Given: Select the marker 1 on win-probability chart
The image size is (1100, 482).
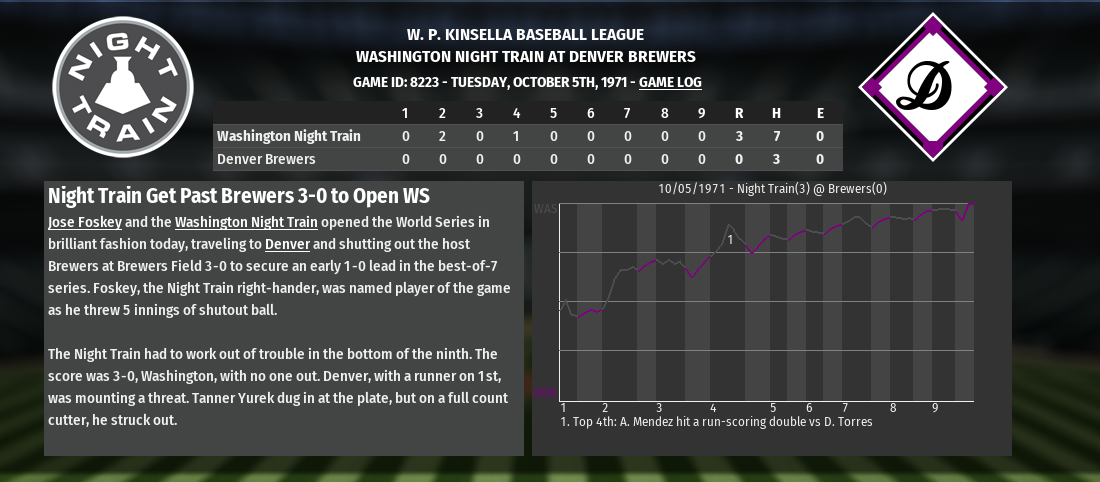Looking at the screenshot, I should click(731, 240).
